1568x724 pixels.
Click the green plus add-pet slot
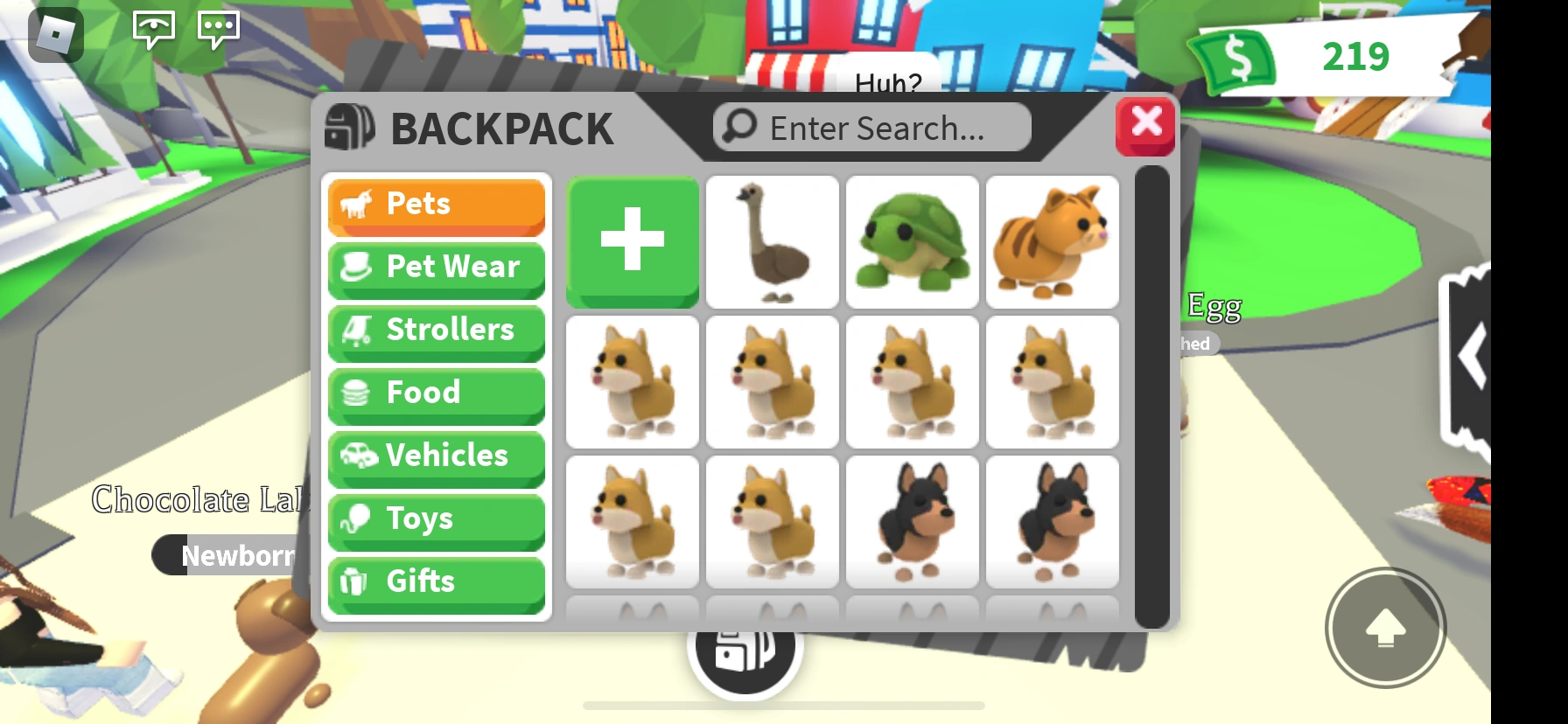632,240
